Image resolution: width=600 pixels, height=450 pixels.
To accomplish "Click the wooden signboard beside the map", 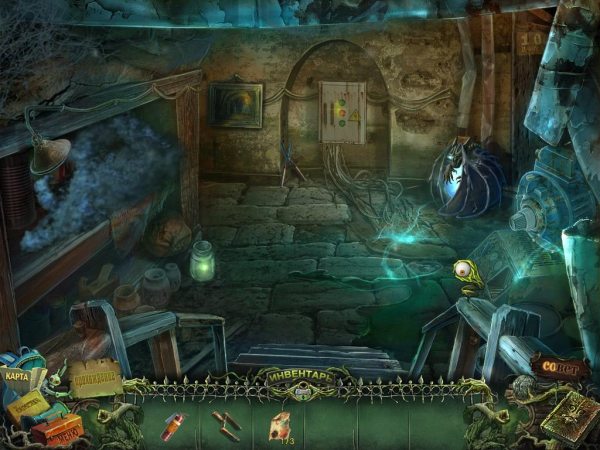I will 95,380.
